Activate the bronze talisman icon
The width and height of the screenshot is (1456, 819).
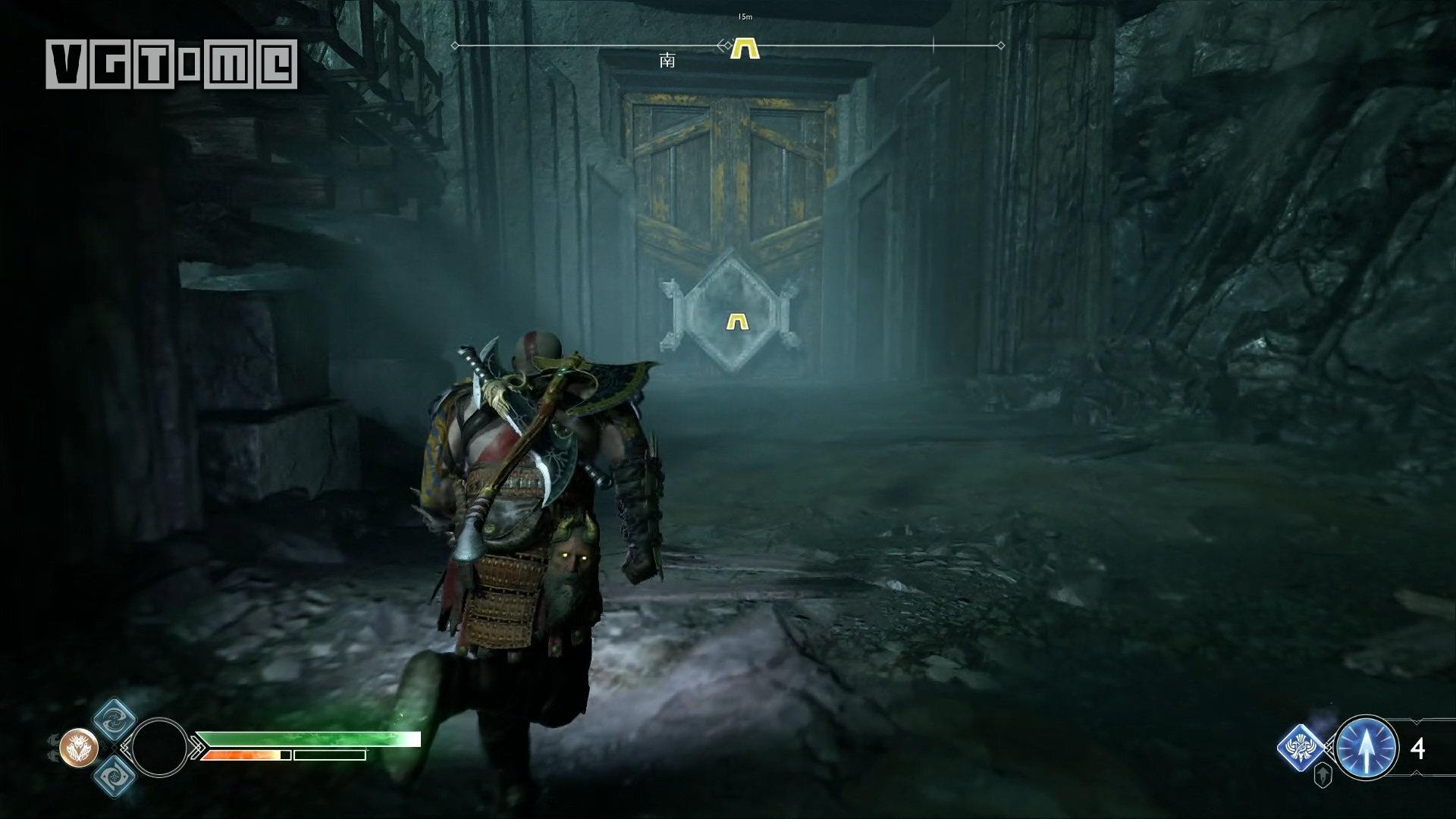[x=80, y=747]
